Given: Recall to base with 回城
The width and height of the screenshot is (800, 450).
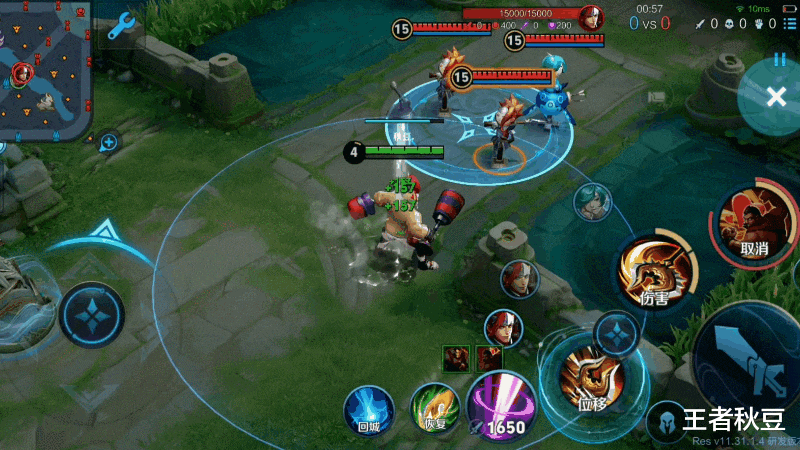Looking at the screenshot, I should click(x=369, y=411).
